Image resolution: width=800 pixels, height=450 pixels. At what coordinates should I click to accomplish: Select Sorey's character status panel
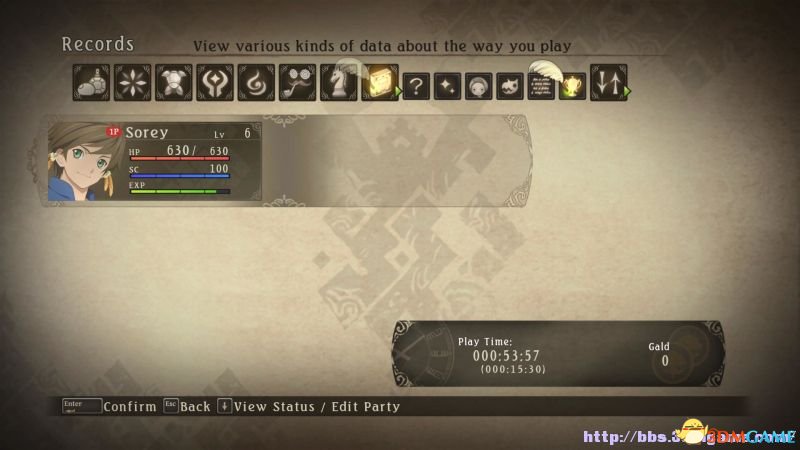(x=180, y=162)
